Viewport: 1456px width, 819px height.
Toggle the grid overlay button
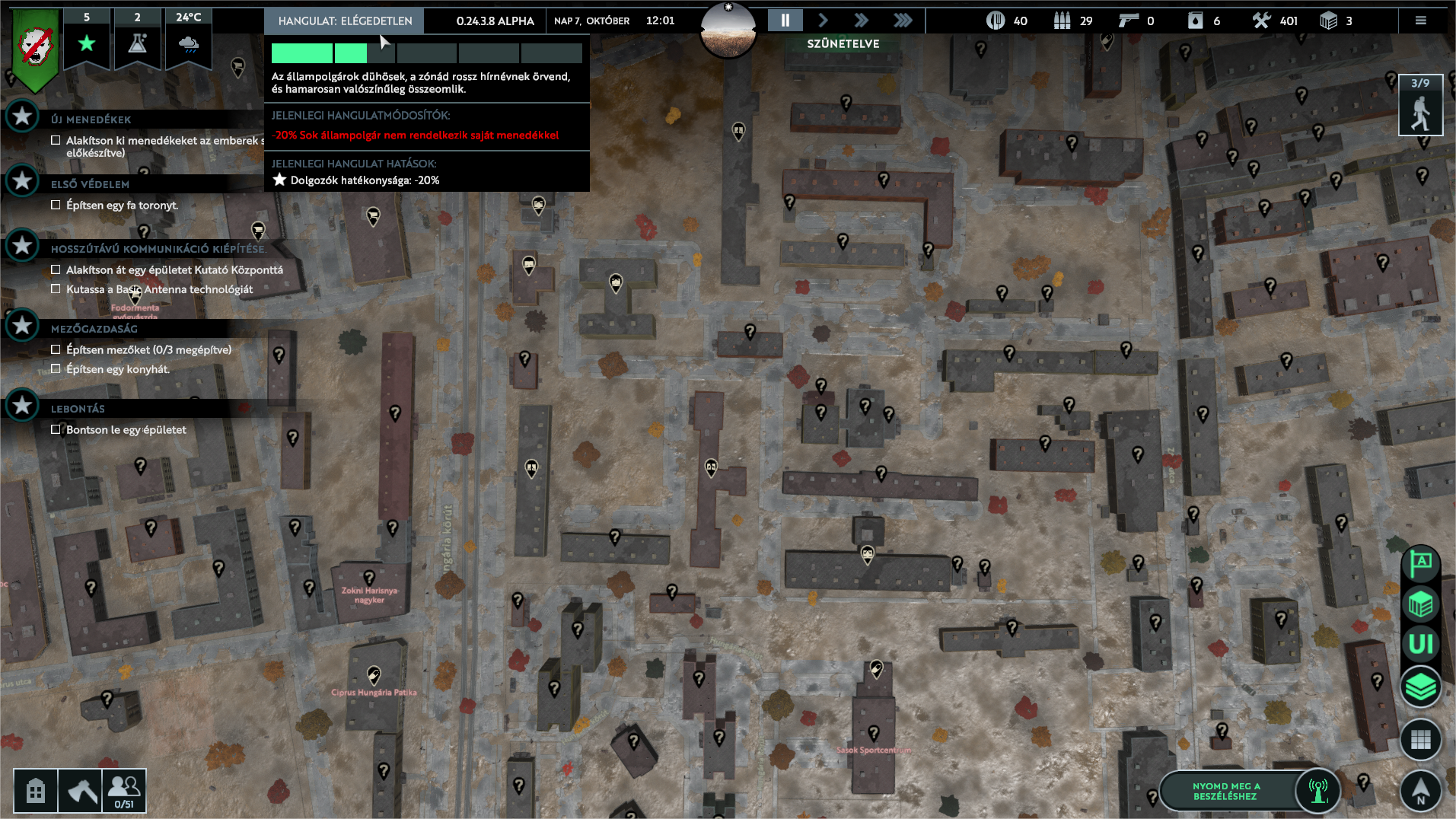click(1420, 739)
